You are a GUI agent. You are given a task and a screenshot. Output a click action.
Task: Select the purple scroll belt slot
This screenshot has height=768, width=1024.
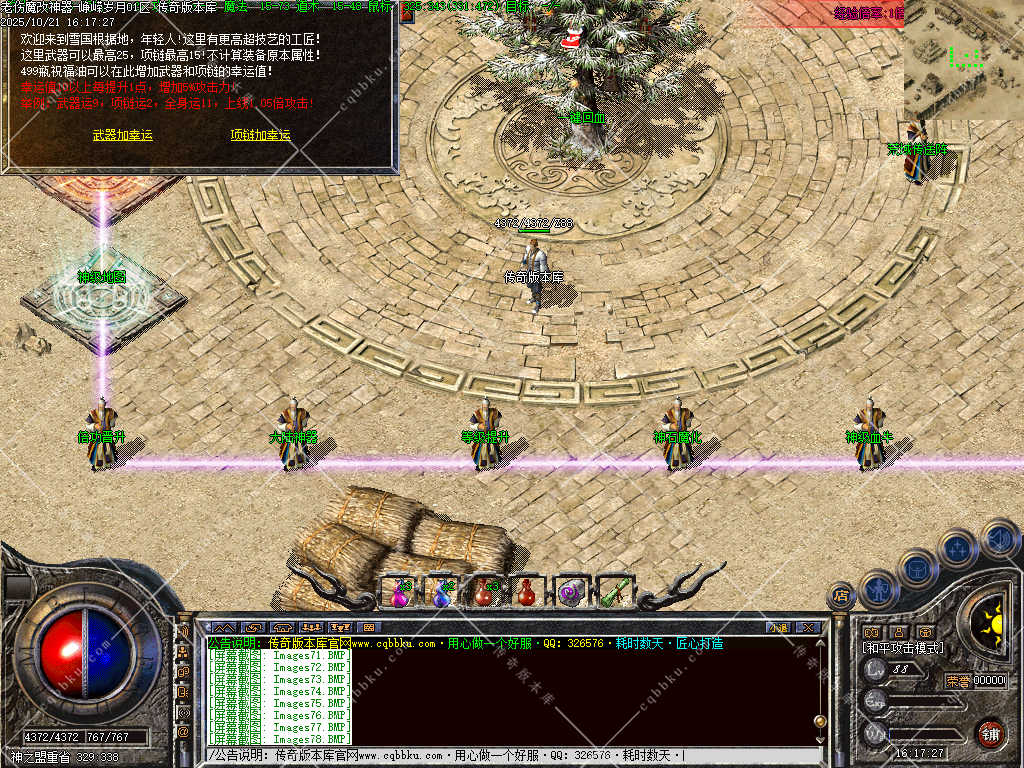pyautogui.click(x=571, y=592)
